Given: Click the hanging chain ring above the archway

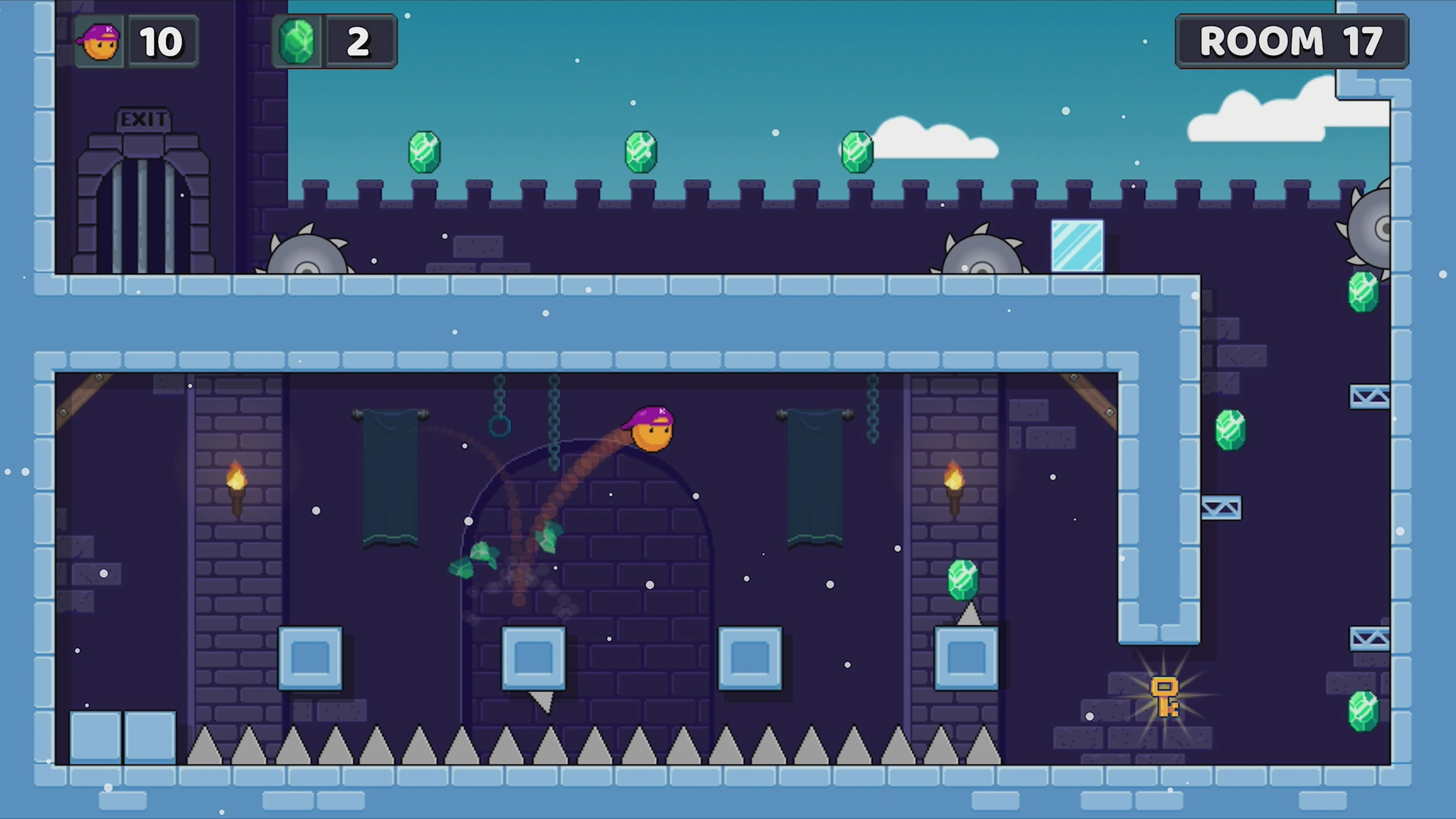Looking at the screenshot, I should (x=499, y=427).
